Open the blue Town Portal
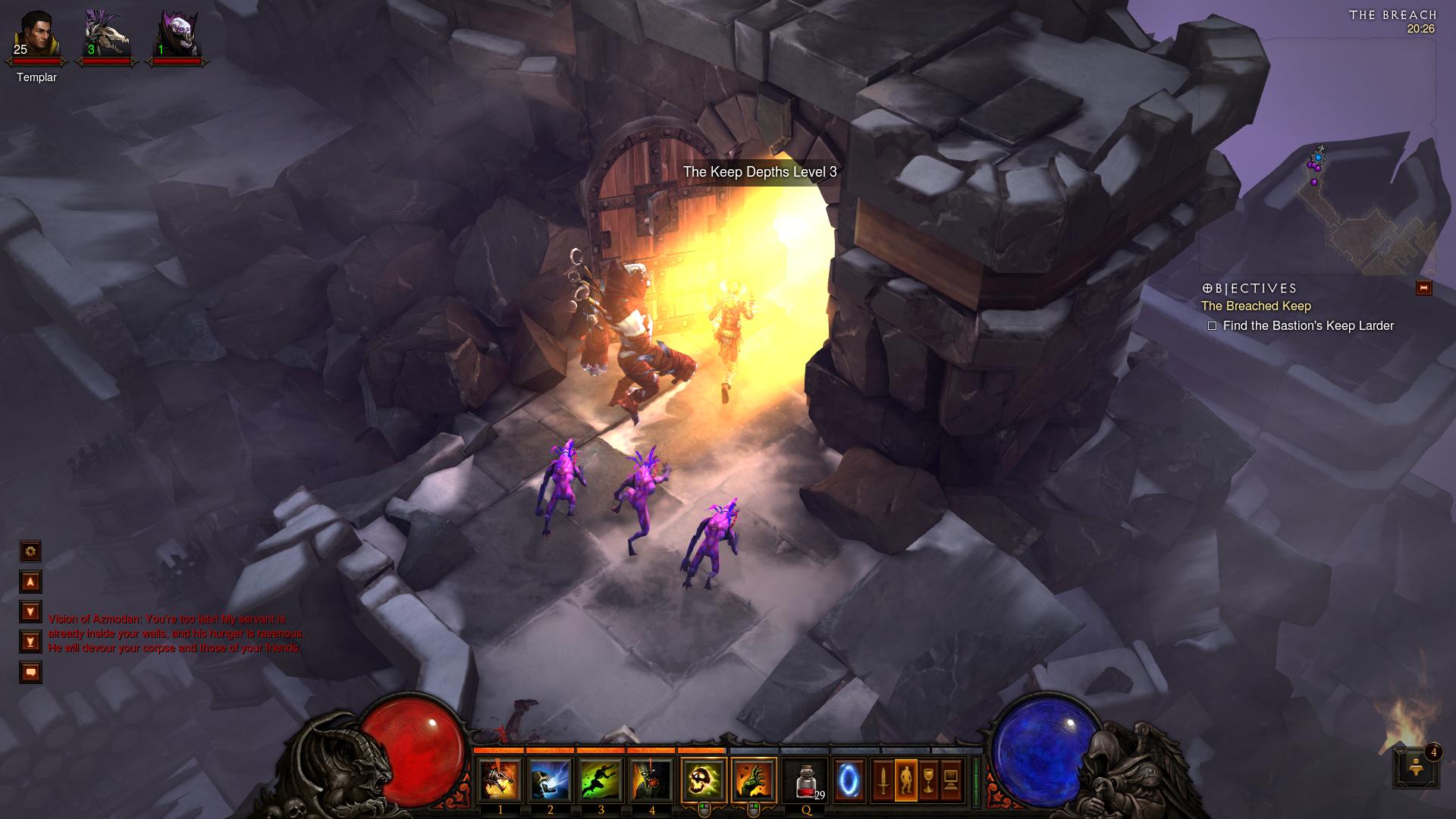This screenshot has width=1456, height=819. point(849,780)
